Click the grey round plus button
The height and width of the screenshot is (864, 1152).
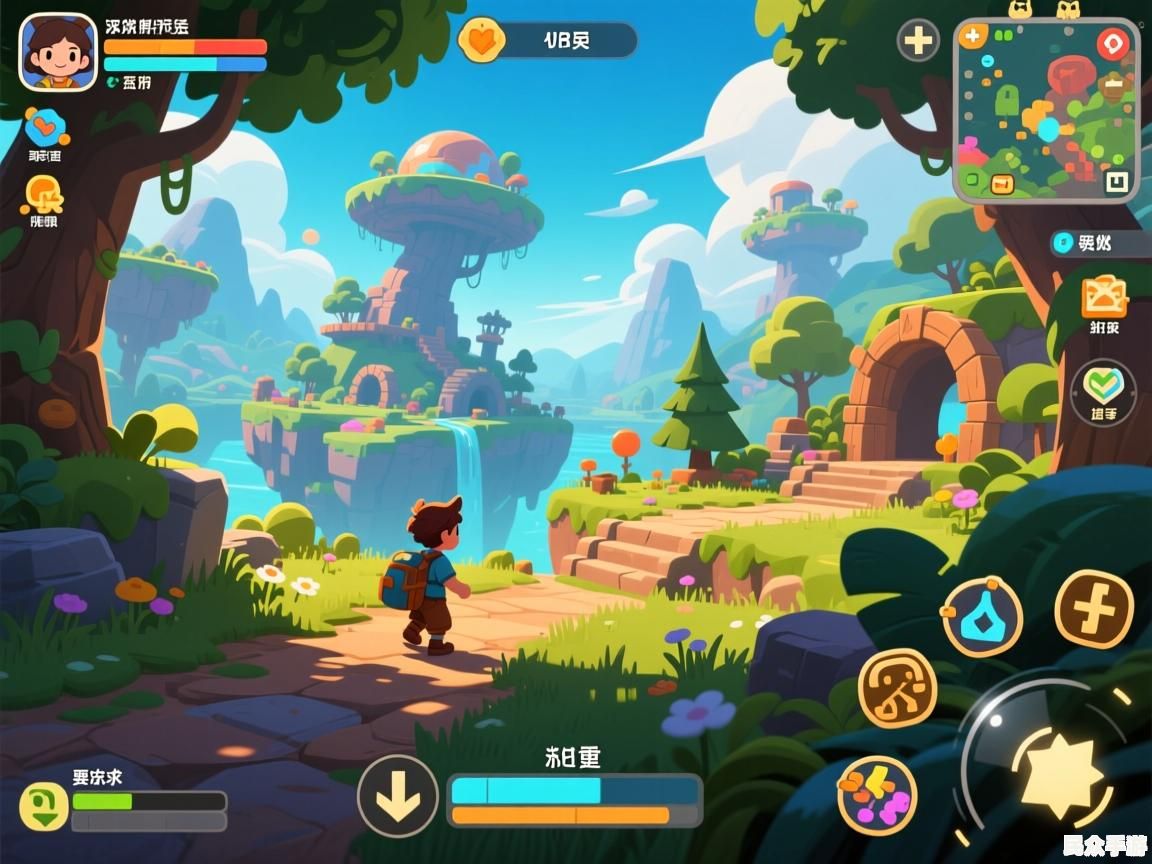pyautogui.click(x=918, y=41)
